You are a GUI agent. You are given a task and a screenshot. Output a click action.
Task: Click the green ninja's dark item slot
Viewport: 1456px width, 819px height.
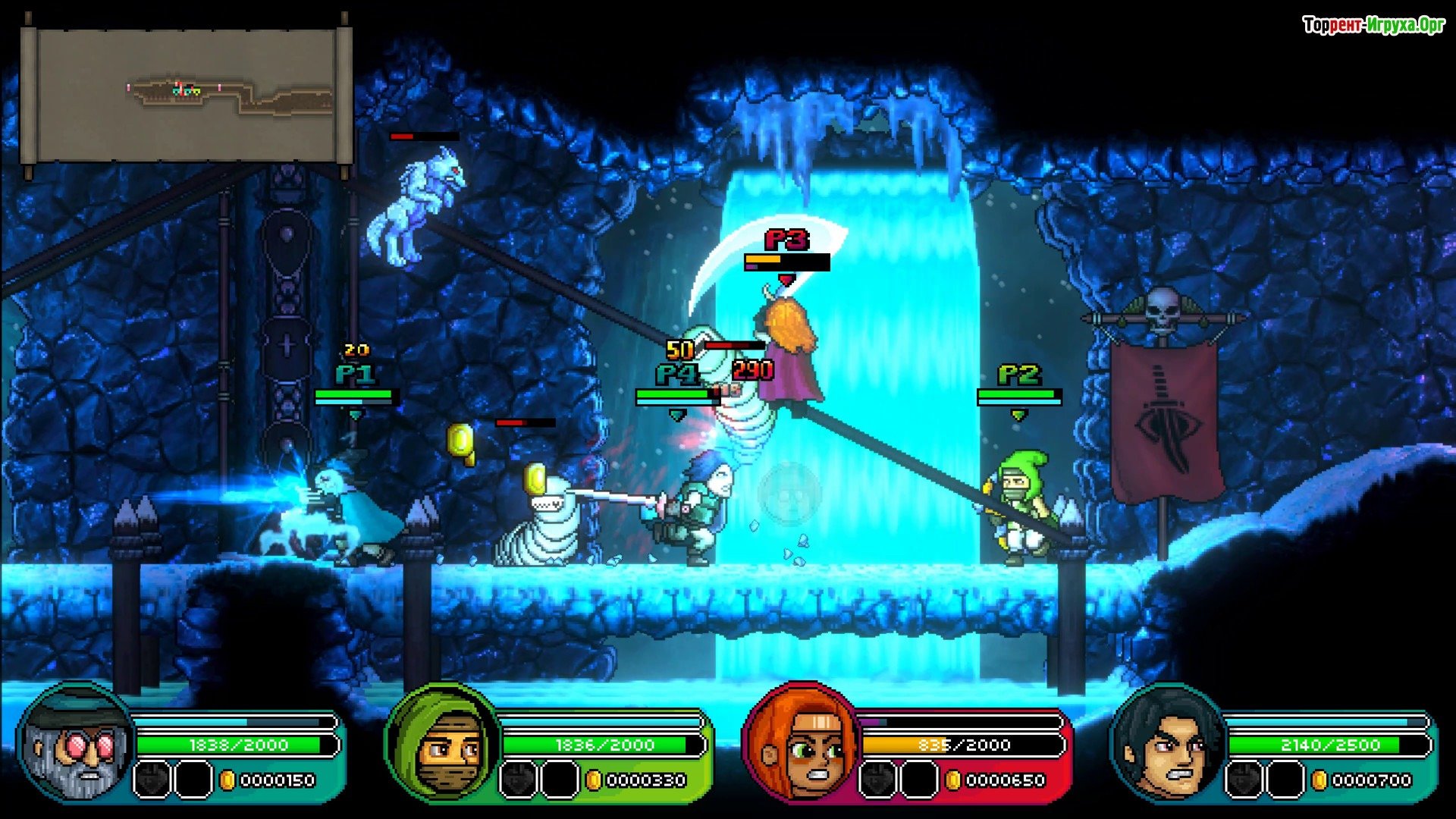click(x=519, y=780)
